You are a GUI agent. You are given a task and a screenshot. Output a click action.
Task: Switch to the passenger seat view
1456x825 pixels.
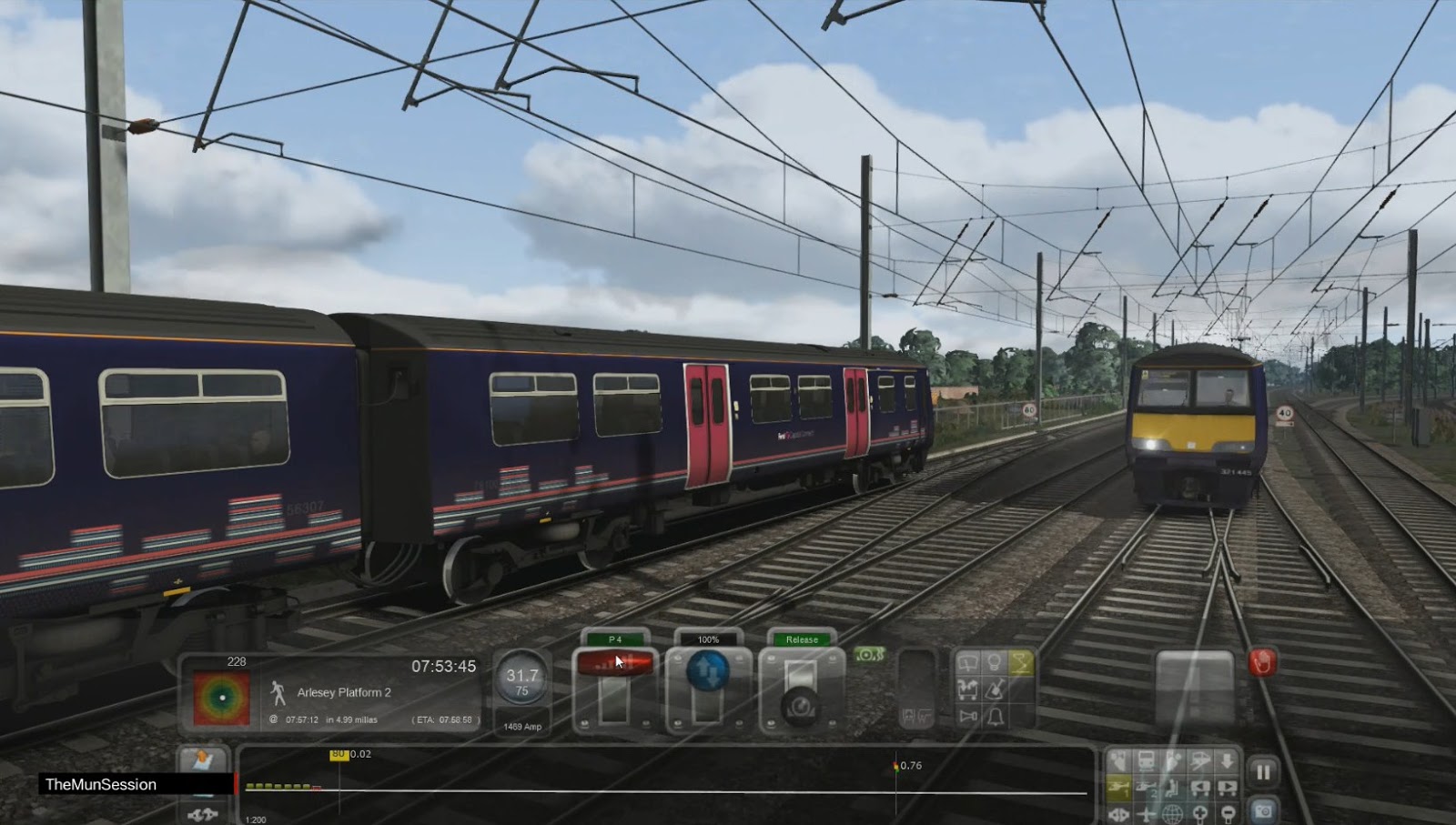[x=1172, y=788]
